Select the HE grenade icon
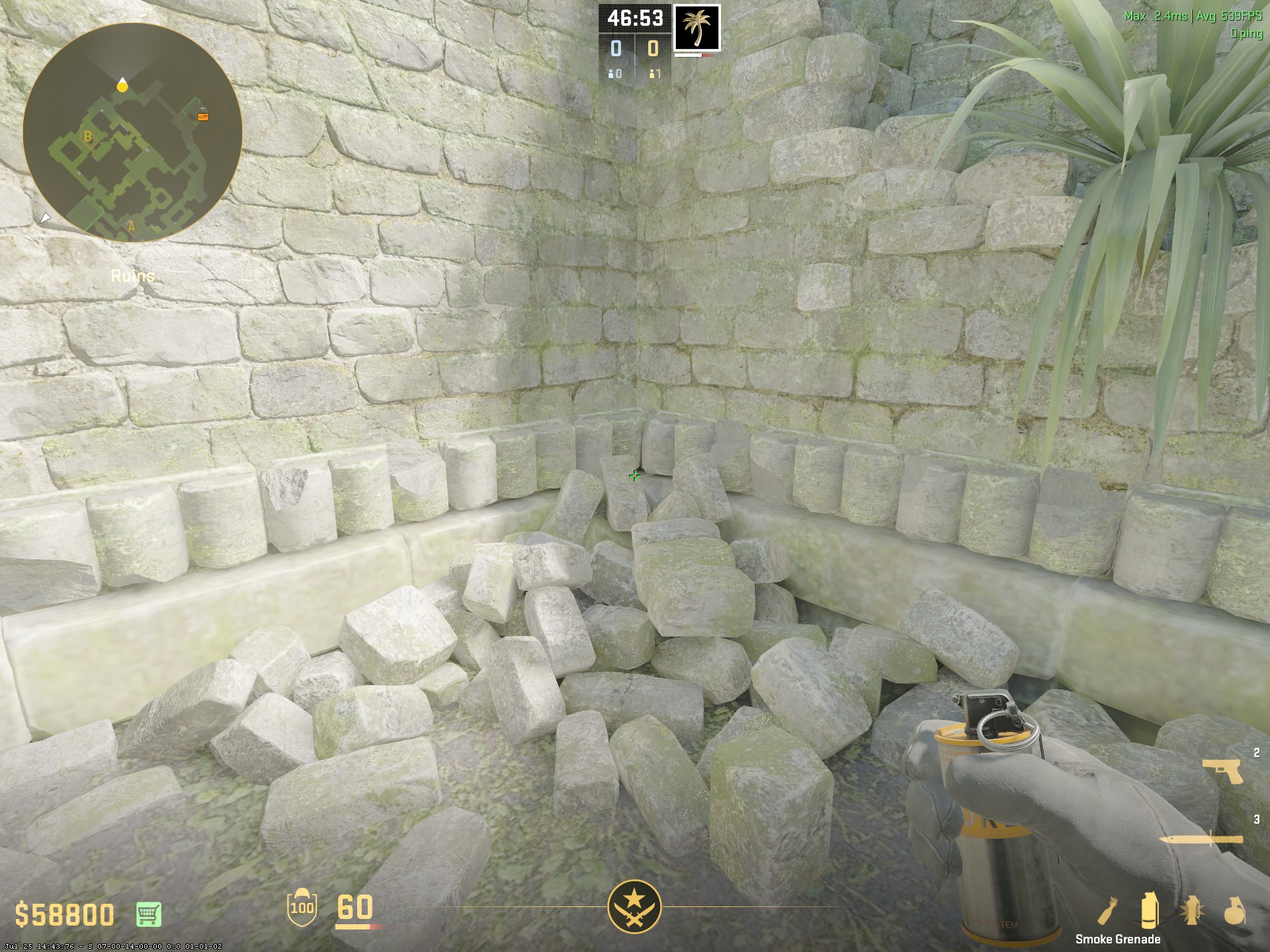 point(1234,910)
